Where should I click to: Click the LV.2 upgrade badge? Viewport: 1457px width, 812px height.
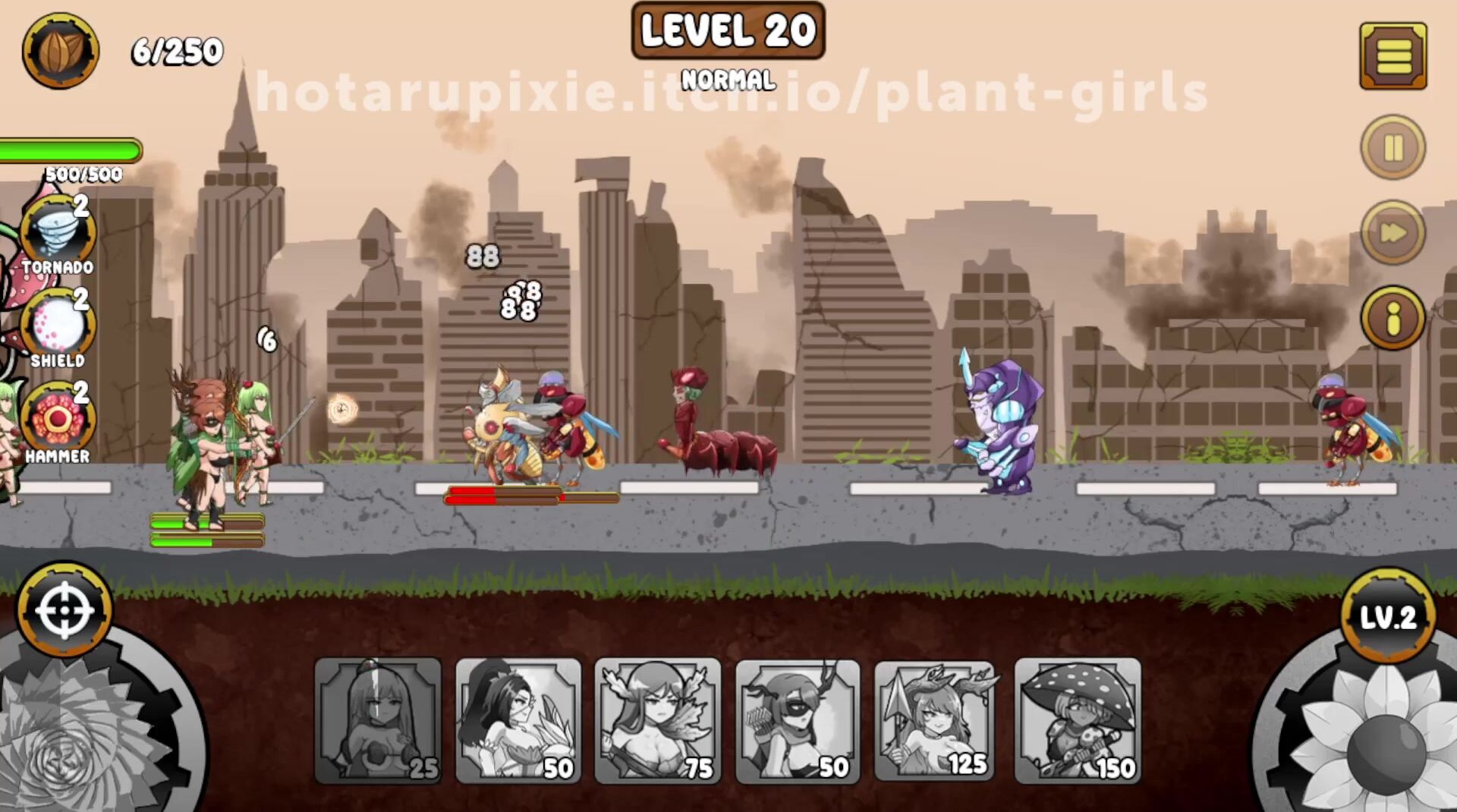click(1388, 616)
